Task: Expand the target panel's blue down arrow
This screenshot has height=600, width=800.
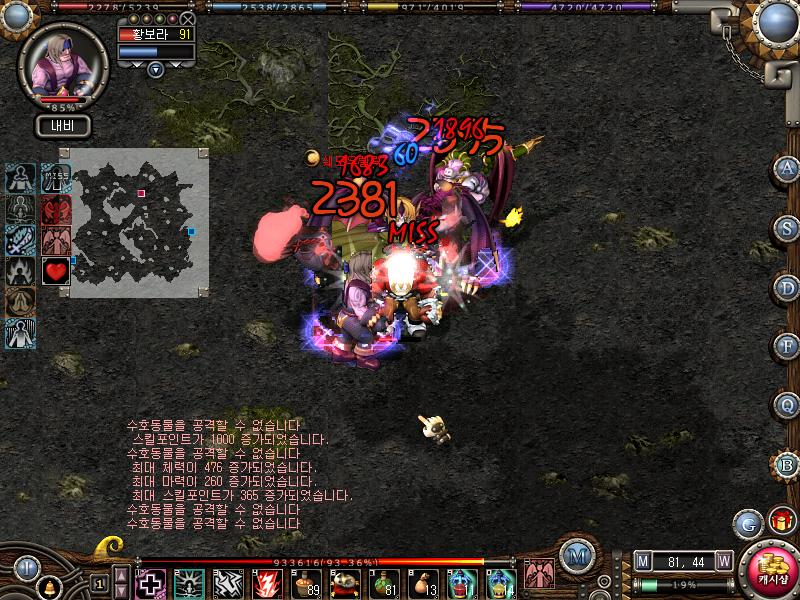Action: (155, 69)
